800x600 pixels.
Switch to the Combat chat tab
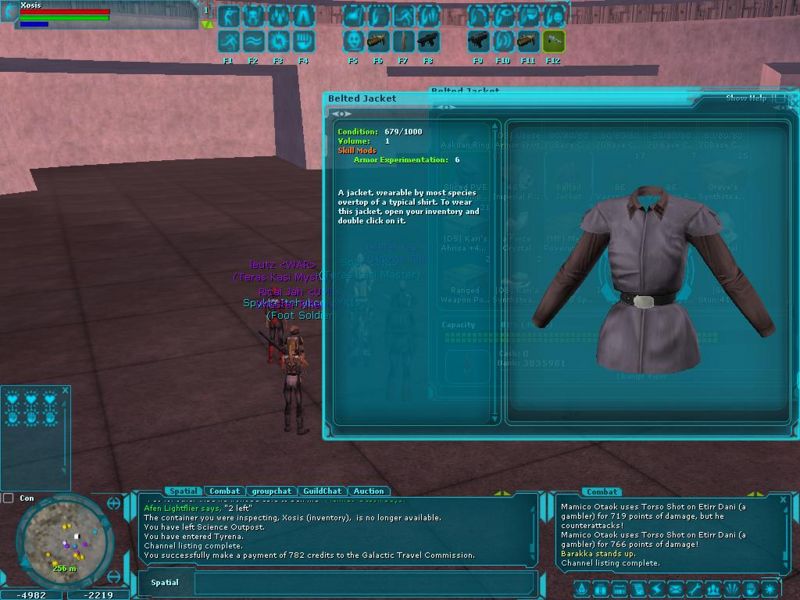(x=224, y=491)
